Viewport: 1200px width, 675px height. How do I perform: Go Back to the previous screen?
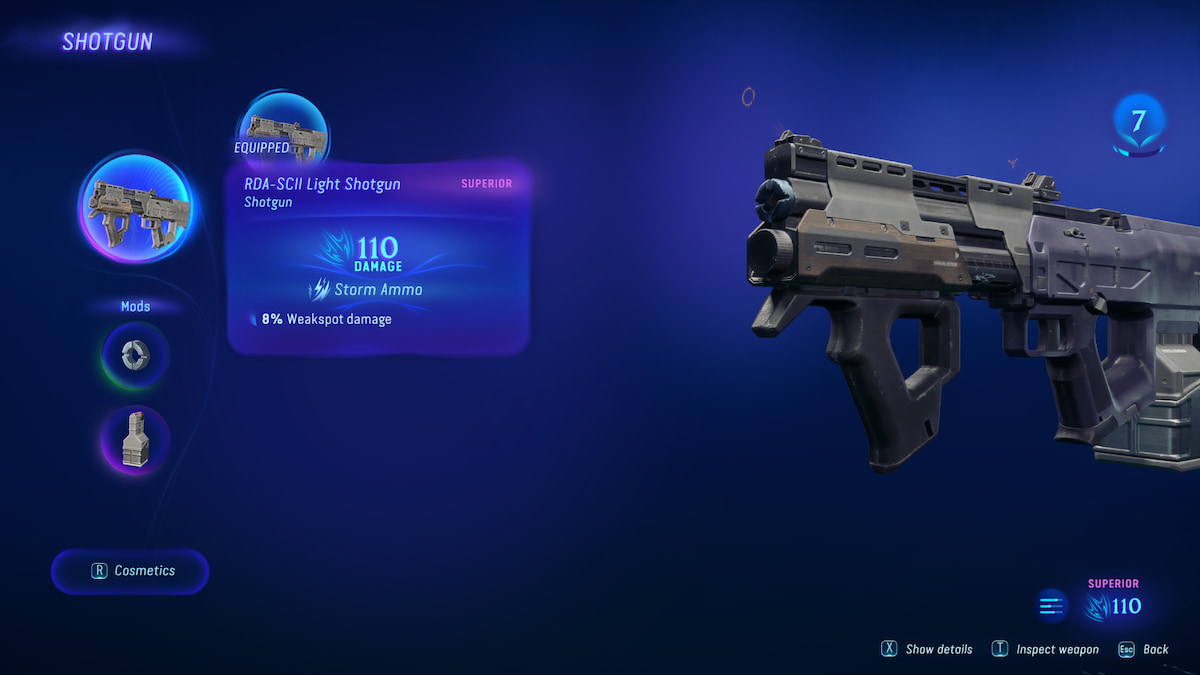click(1144, 649)
